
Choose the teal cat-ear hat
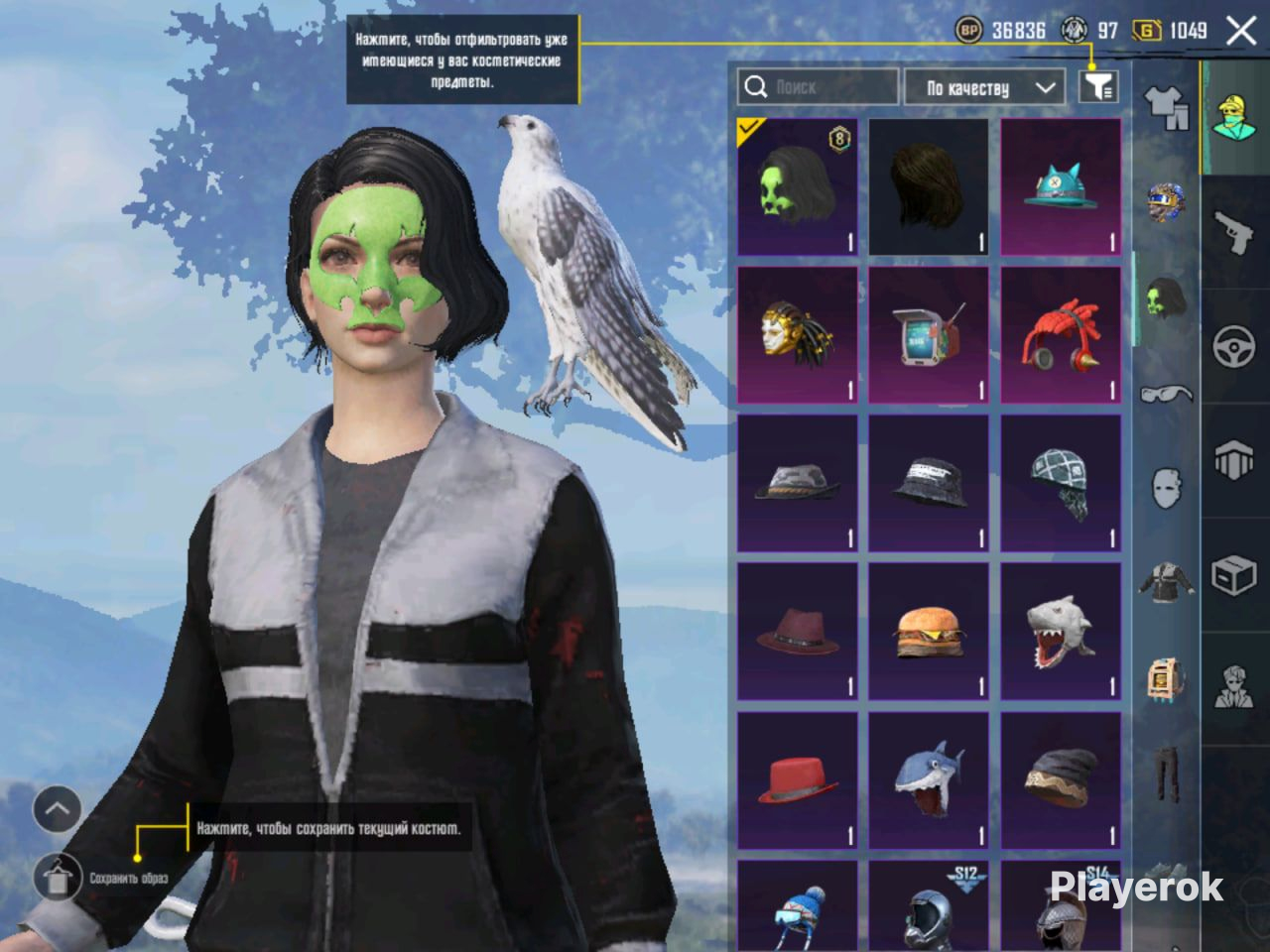click(1061, 187)
